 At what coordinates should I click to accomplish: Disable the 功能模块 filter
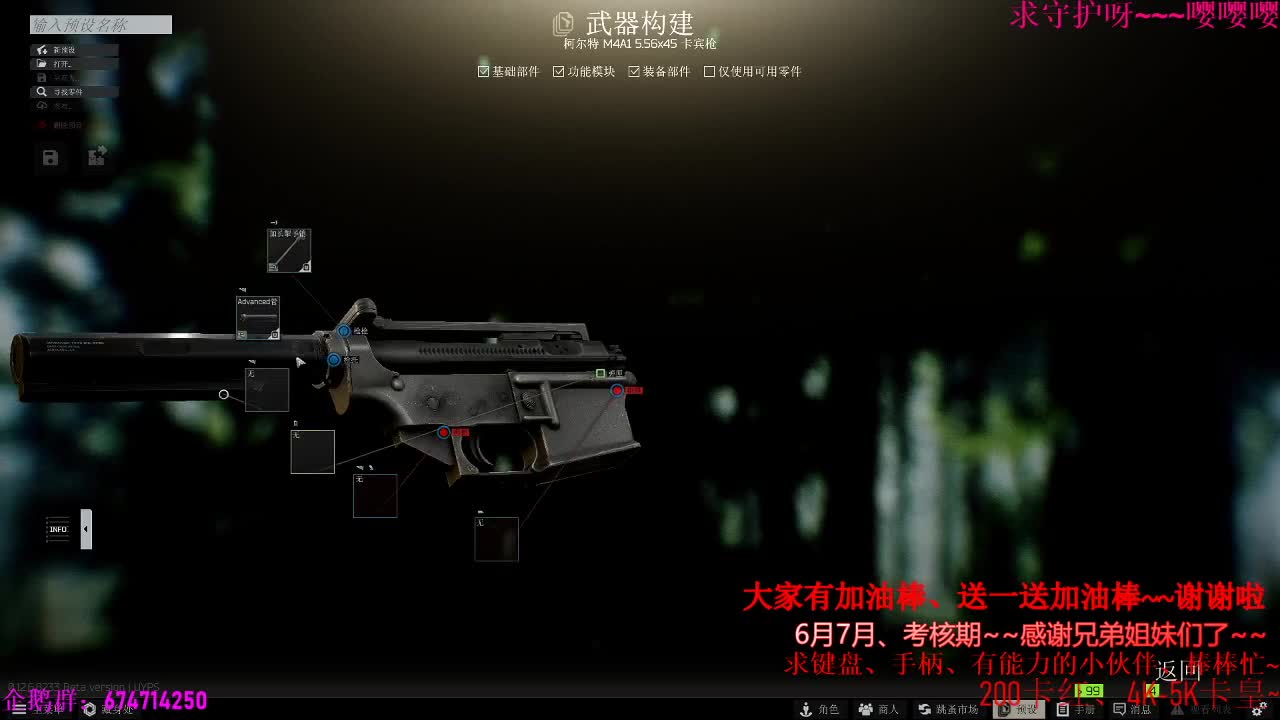click(558, 71)
